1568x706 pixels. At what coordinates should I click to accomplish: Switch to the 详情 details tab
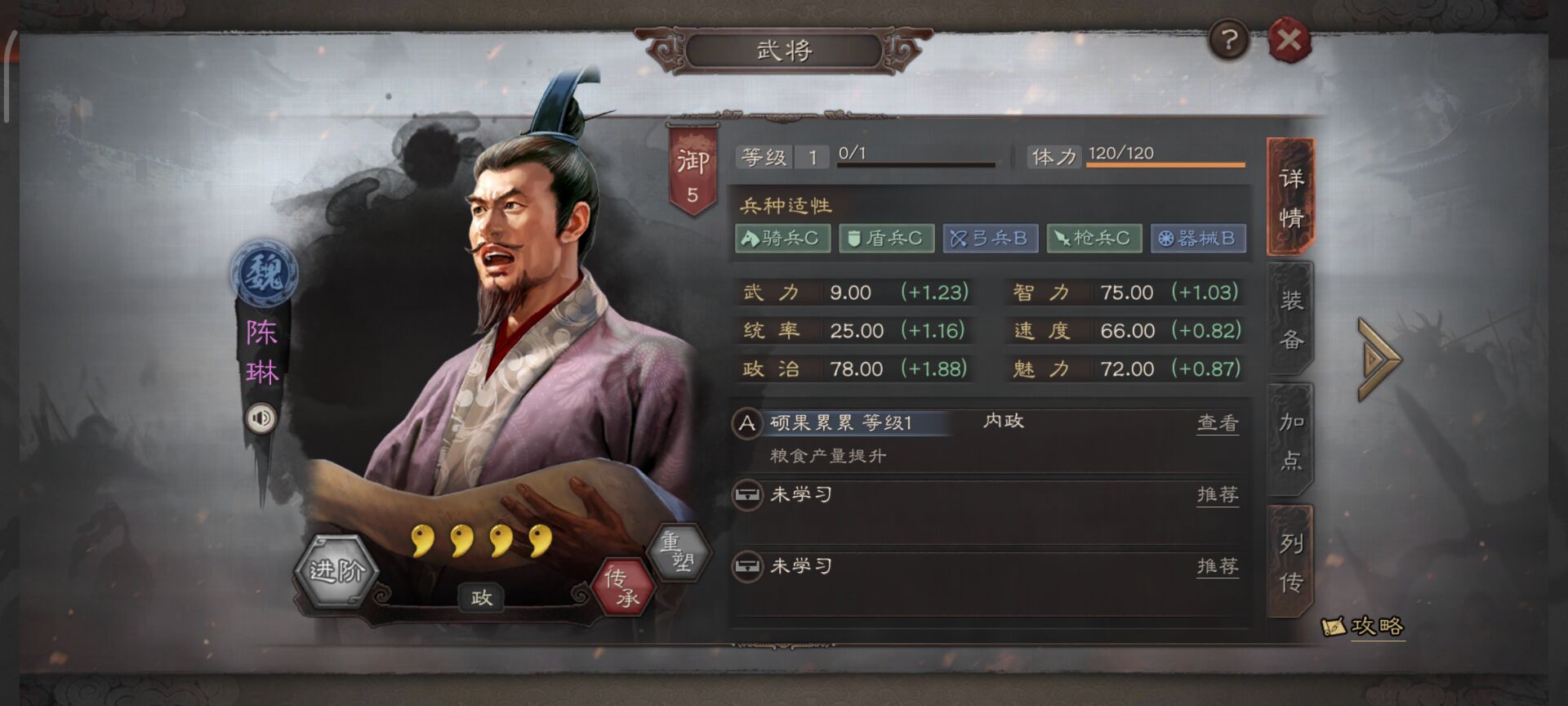1290,197
